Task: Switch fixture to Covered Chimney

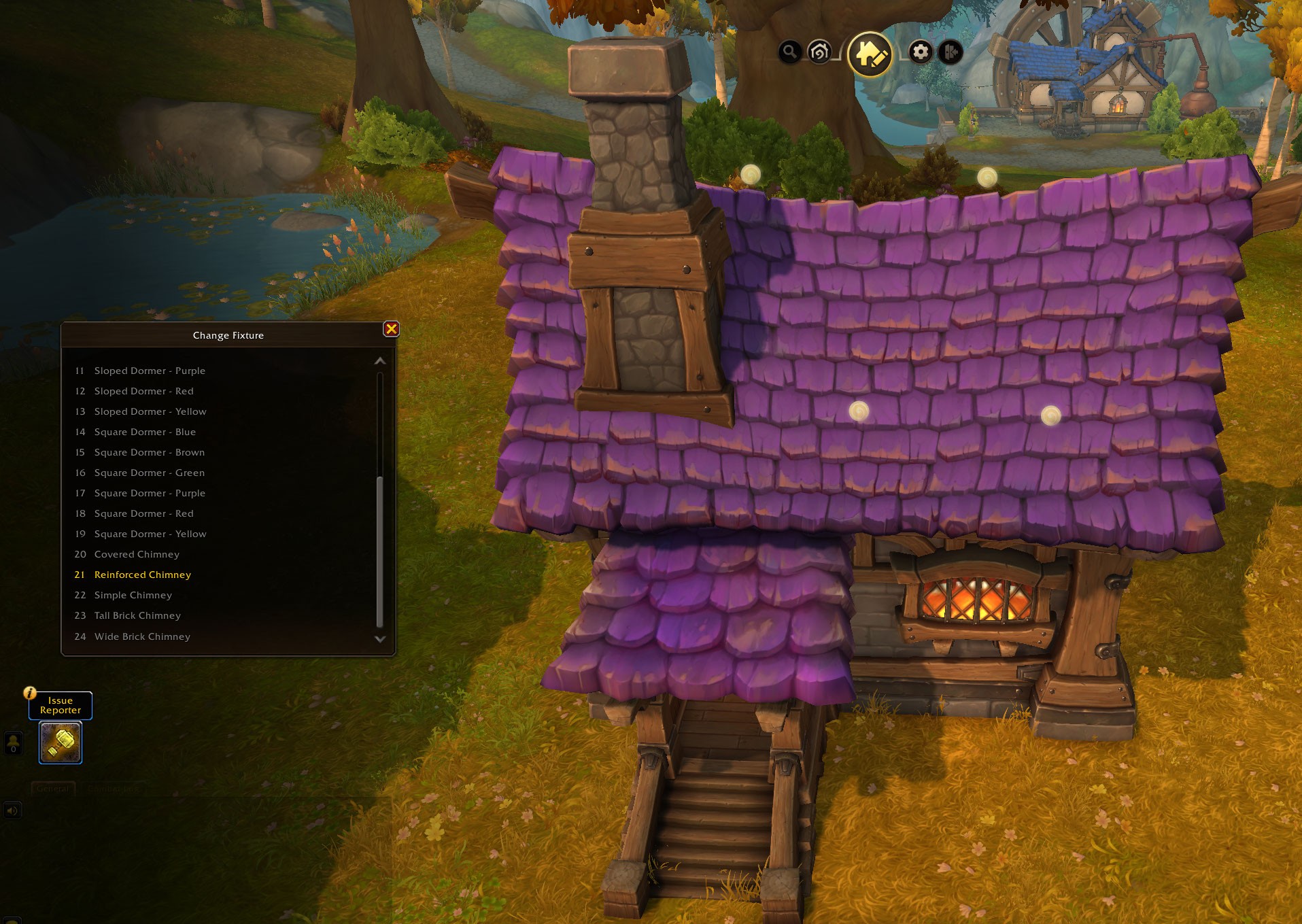Action: (137, 554)
